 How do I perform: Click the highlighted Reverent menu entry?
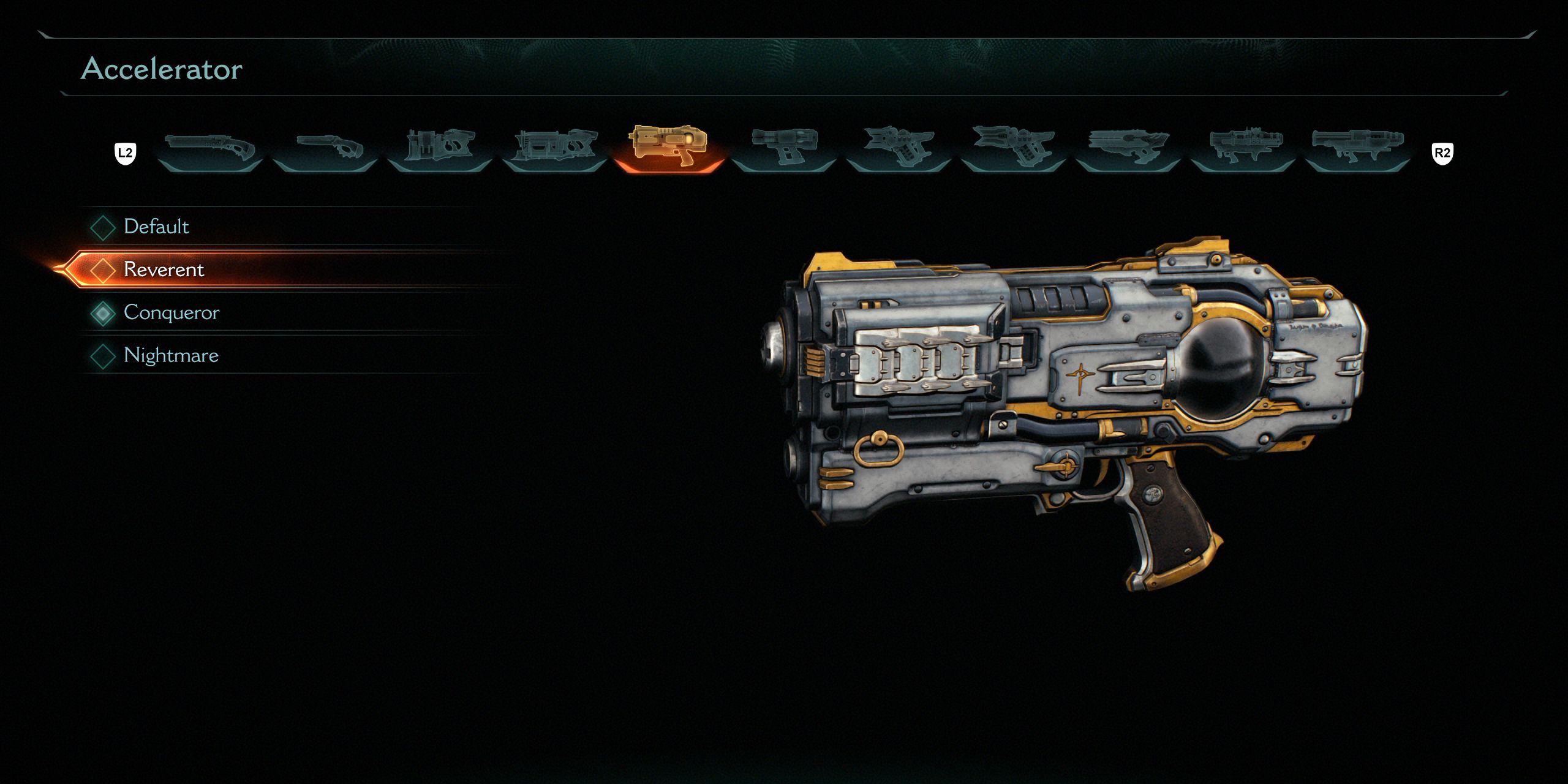[164, 269]
